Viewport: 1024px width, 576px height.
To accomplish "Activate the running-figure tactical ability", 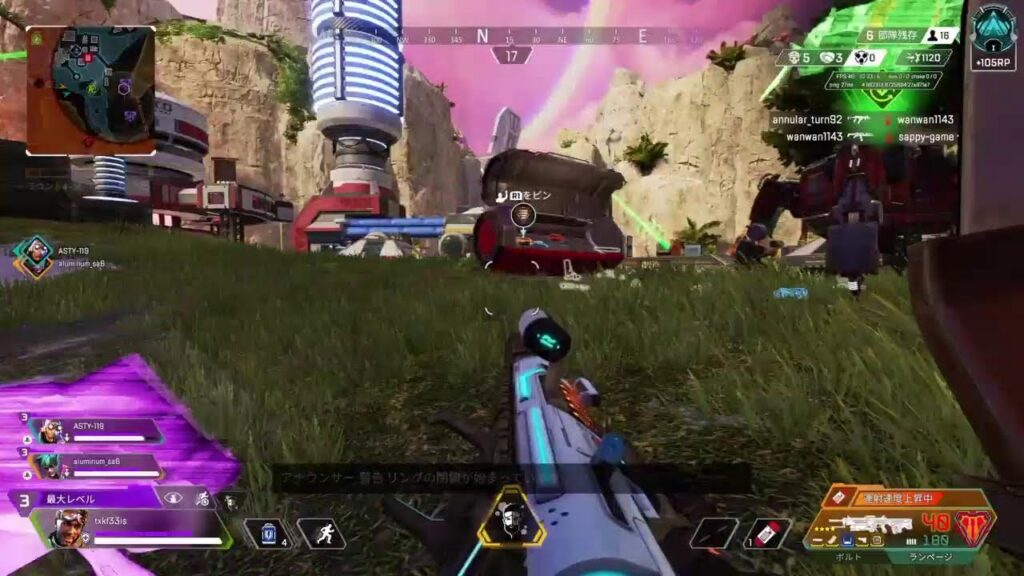I will (321, 534).
